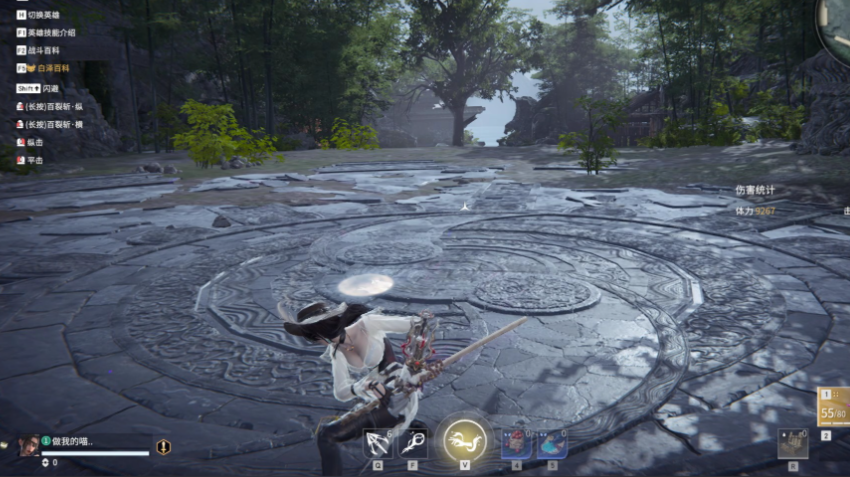Use the arrowhead skill icon

[x=378, y=443]
